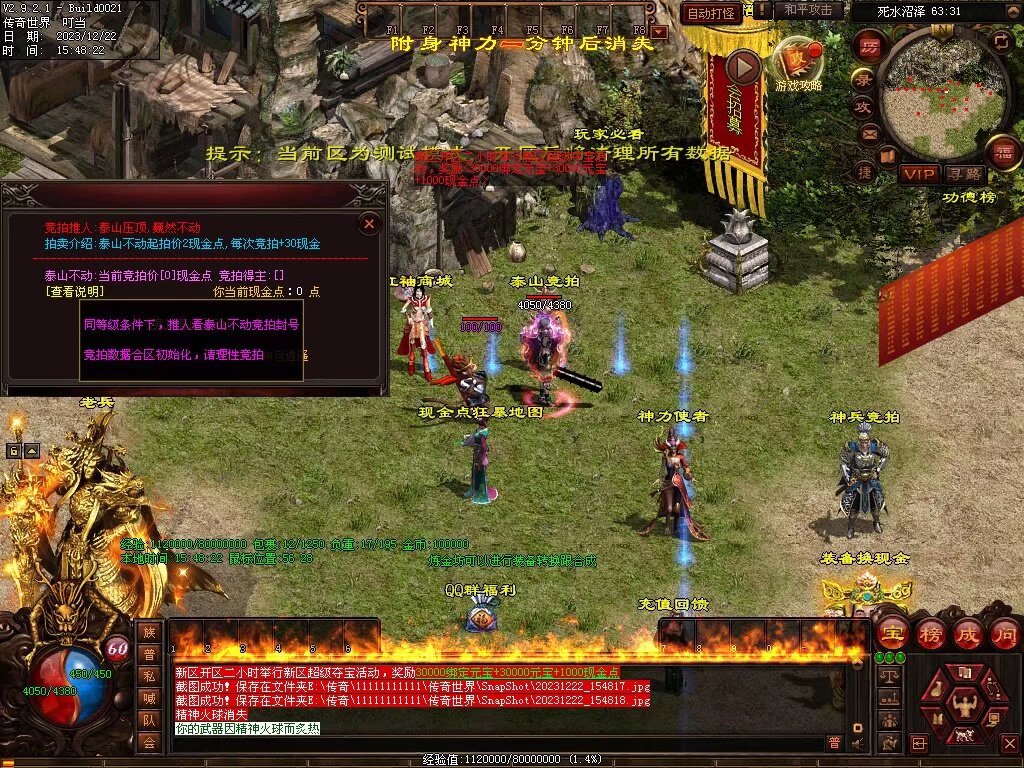Close the auction dialog with the red X

[x=369, y=224]
